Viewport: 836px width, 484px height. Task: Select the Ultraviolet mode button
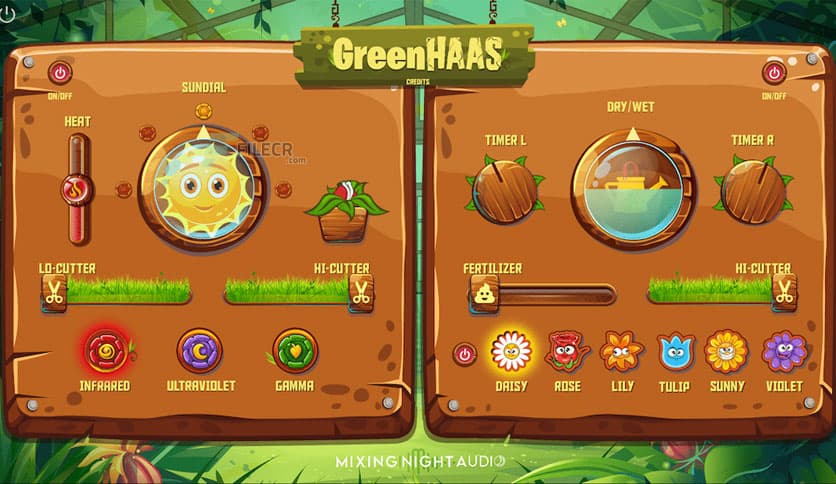pos(199,350)
